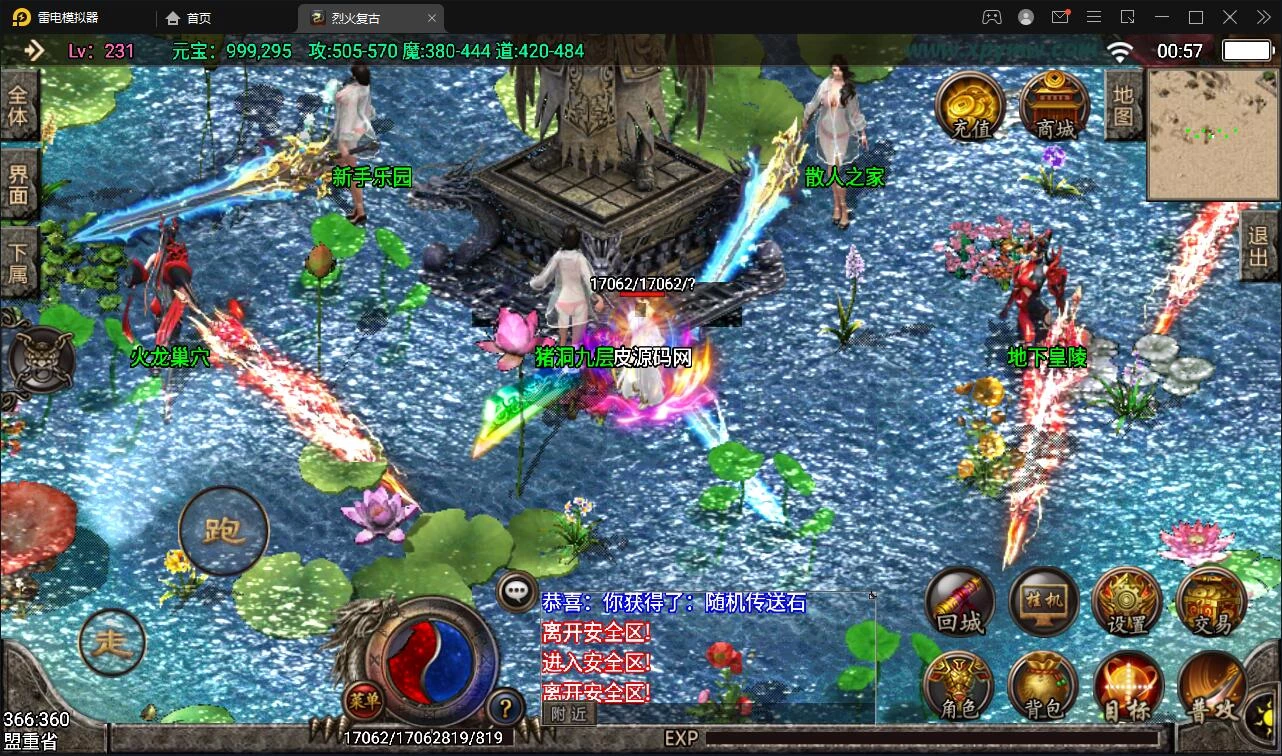Switch to 走 walk mode

(x=112, y=642)
